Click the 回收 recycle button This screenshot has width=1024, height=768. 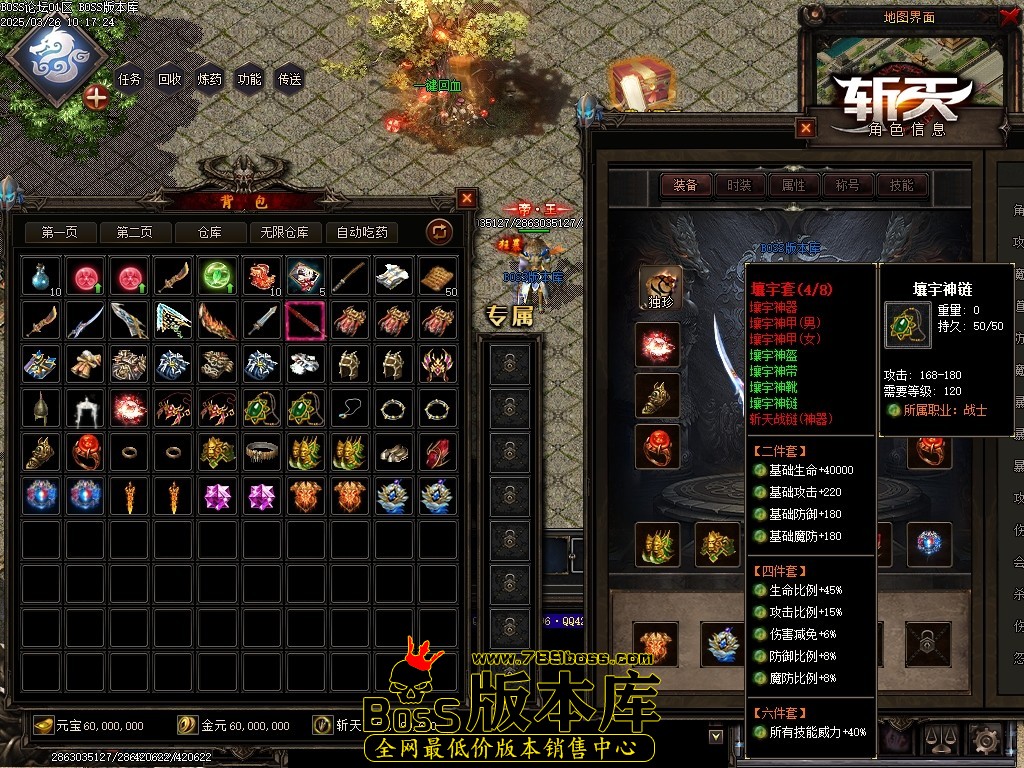[170, 80]
